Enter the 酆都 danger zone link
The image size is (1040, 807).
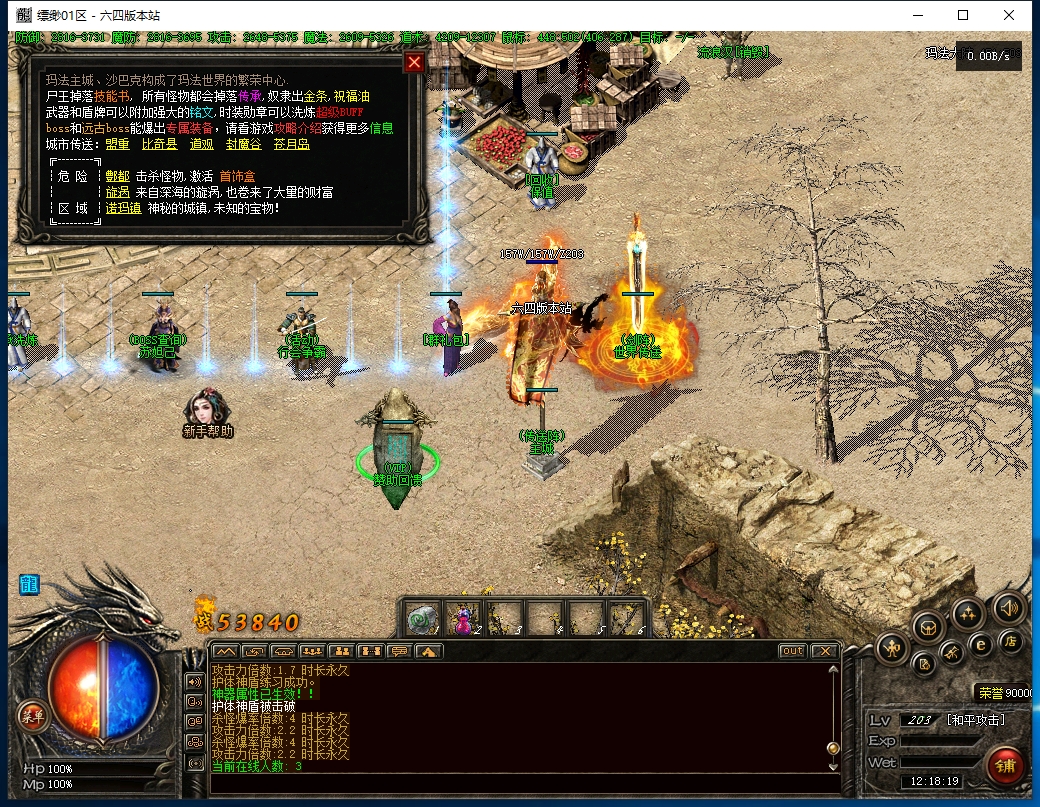117,176
